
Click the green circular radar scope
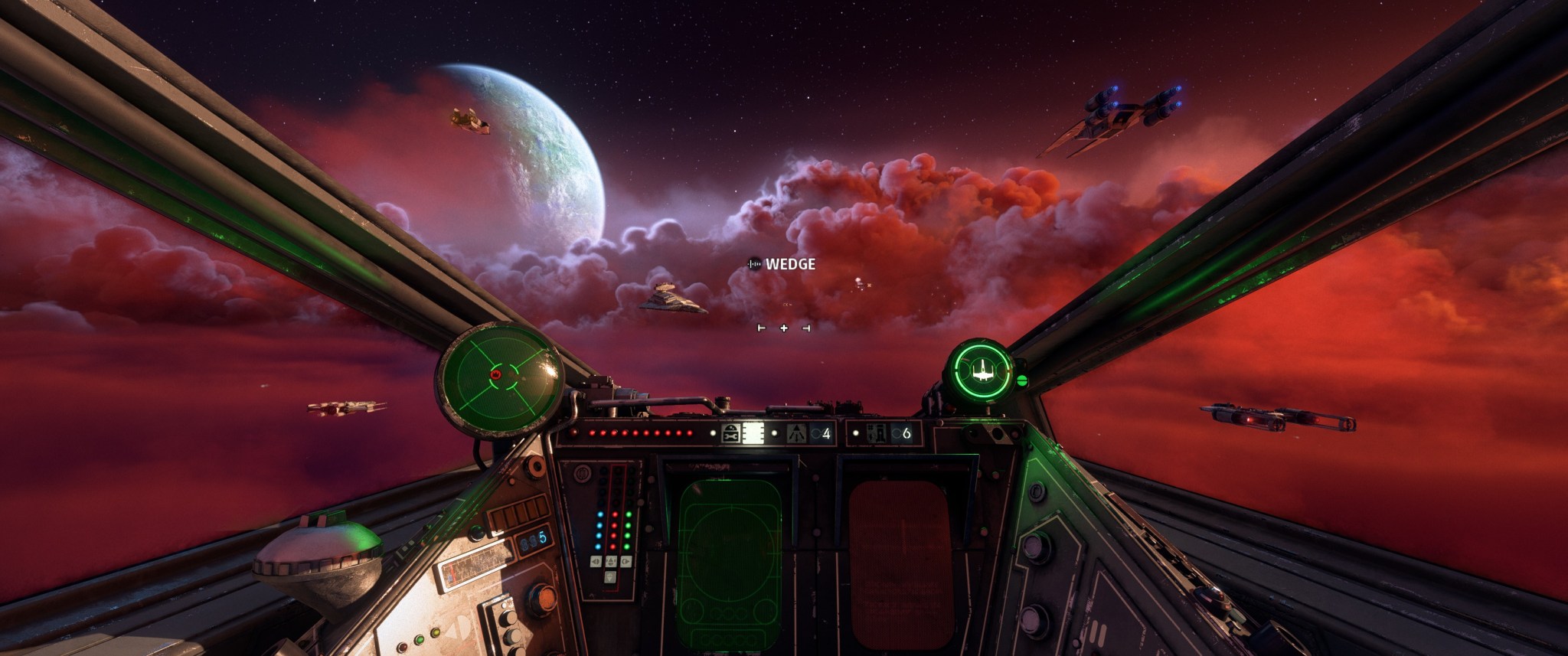[x=500, y=380]
